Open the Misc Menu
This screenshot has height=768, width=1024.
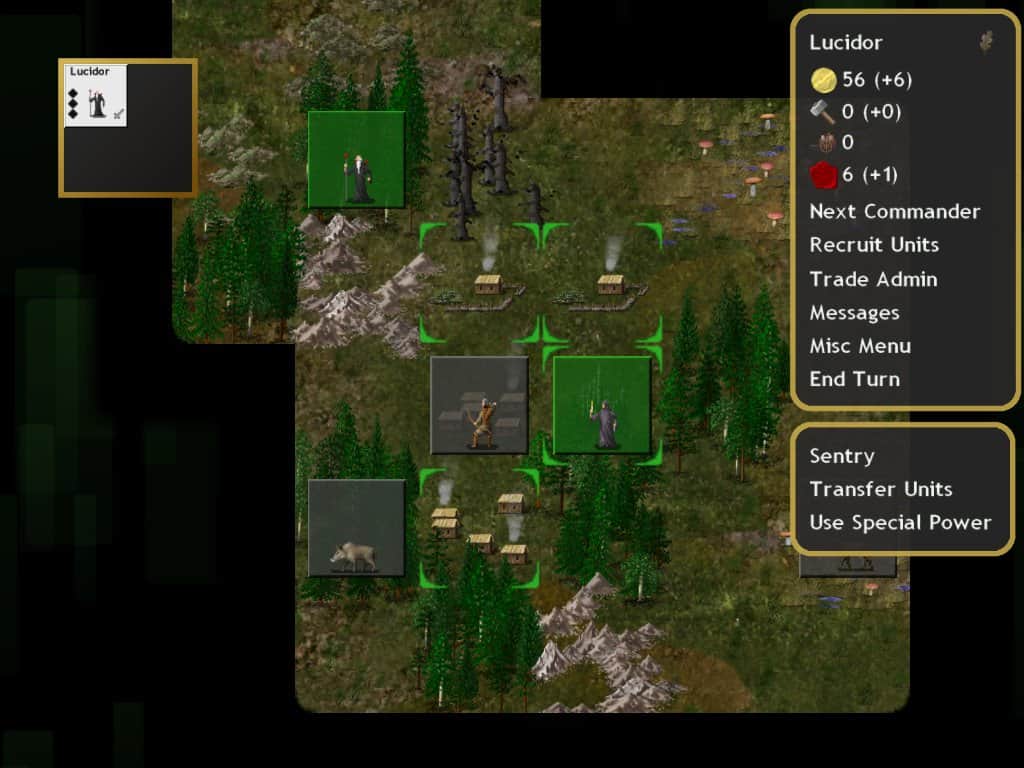[859, 346]
